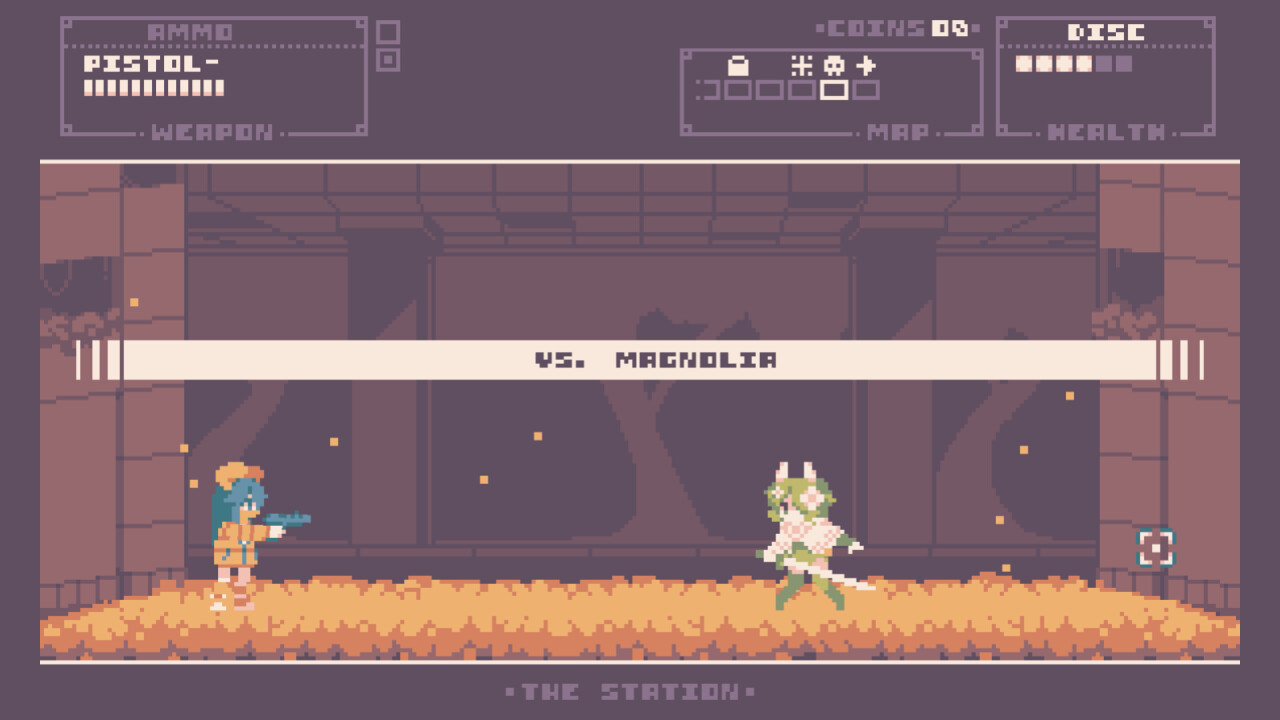The height and width of the screenshot is (720, 1280).
Task: Click THE STATION label at the bottom
Action: pyautogui.click(x=628, y=691)
